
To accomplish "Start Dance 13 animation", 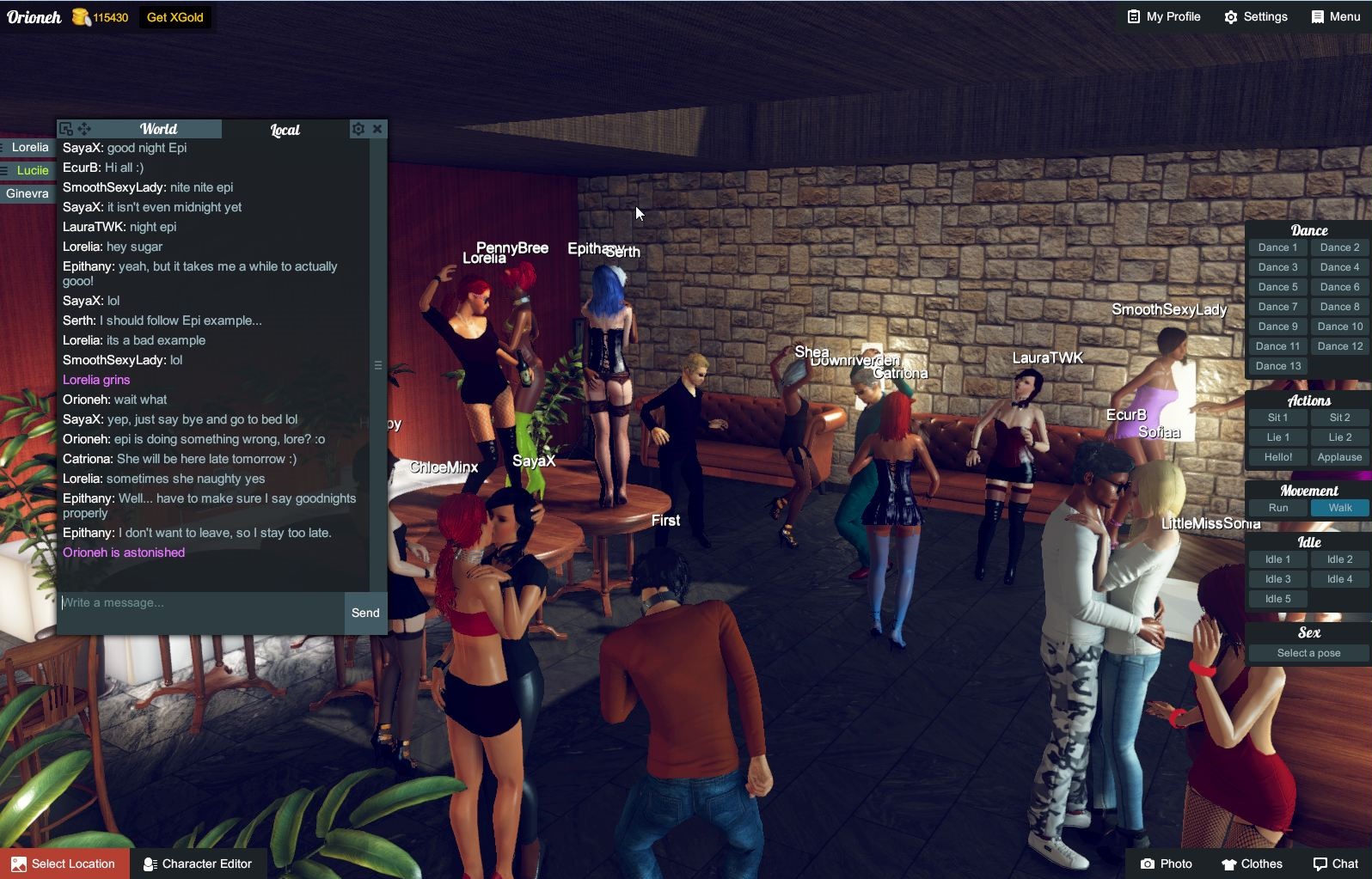I will tap(1277, 365).
